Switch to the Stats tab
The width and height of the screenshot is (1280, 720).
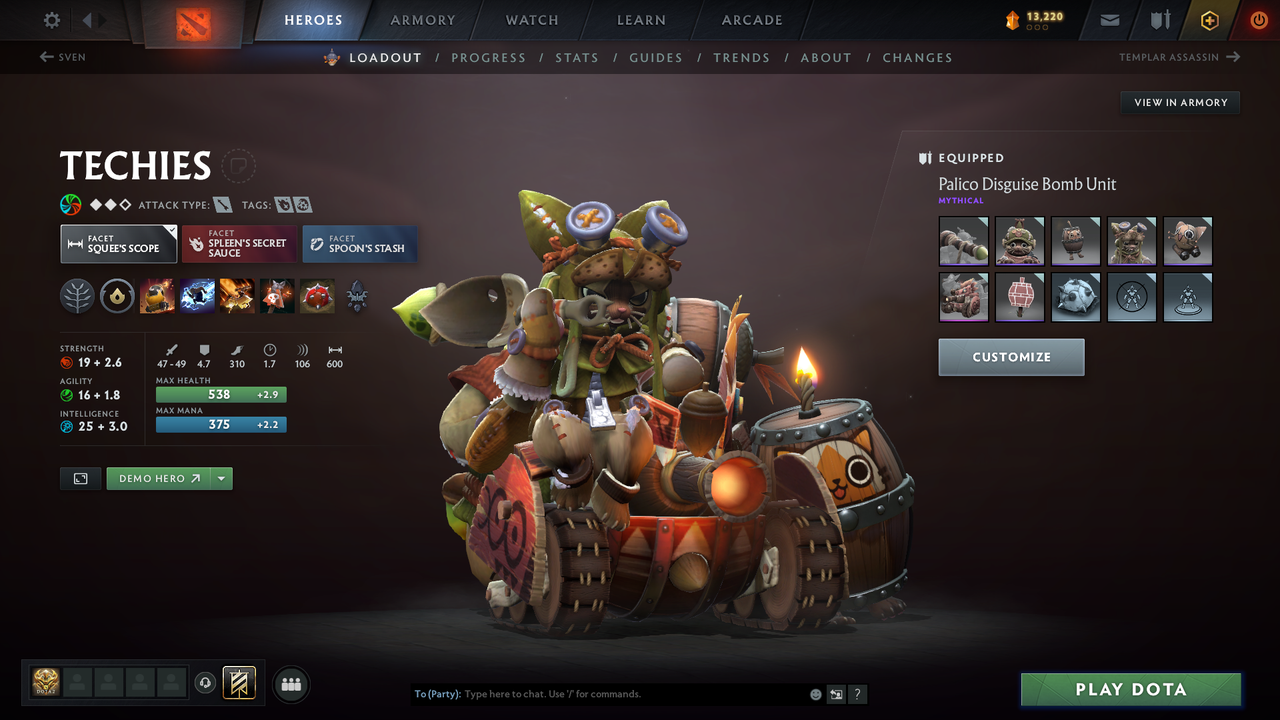(577, 57)
